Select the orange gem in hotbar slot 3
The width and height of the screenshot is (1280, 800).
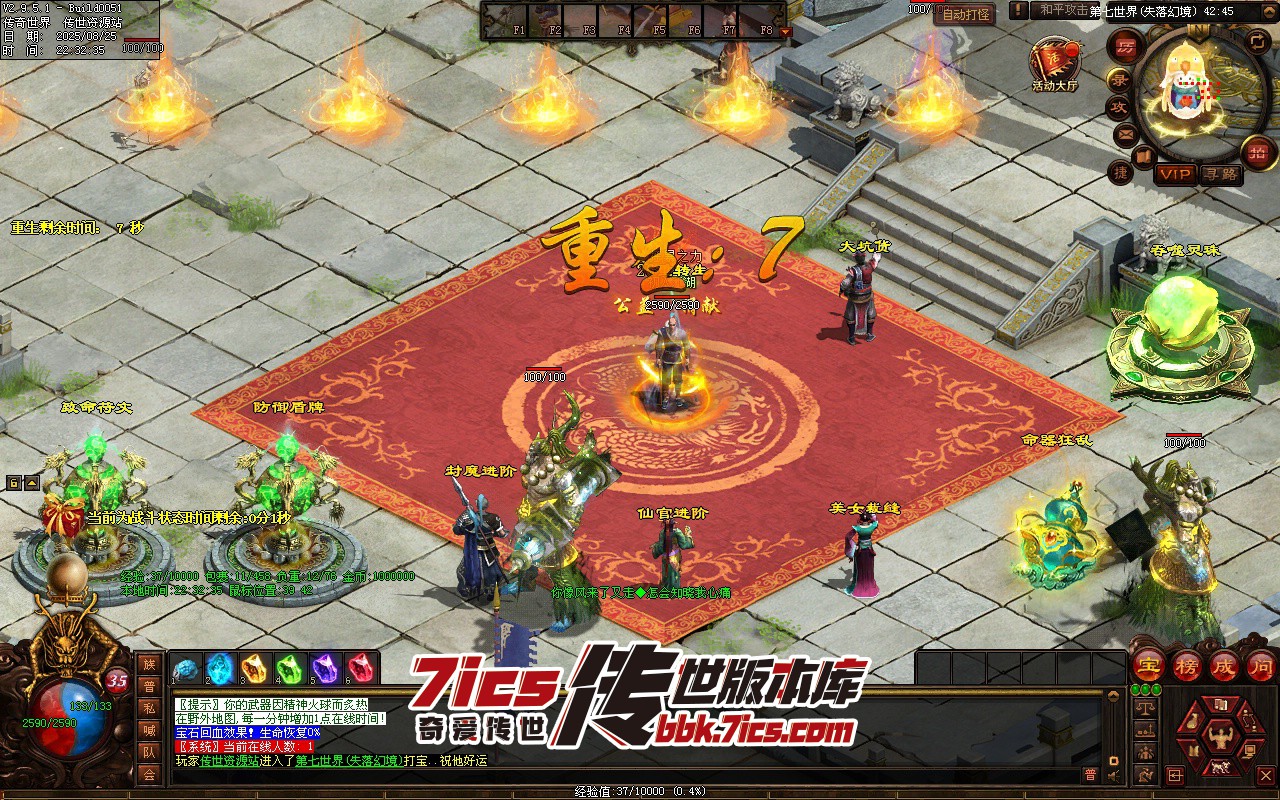click(x=254, y=668)
